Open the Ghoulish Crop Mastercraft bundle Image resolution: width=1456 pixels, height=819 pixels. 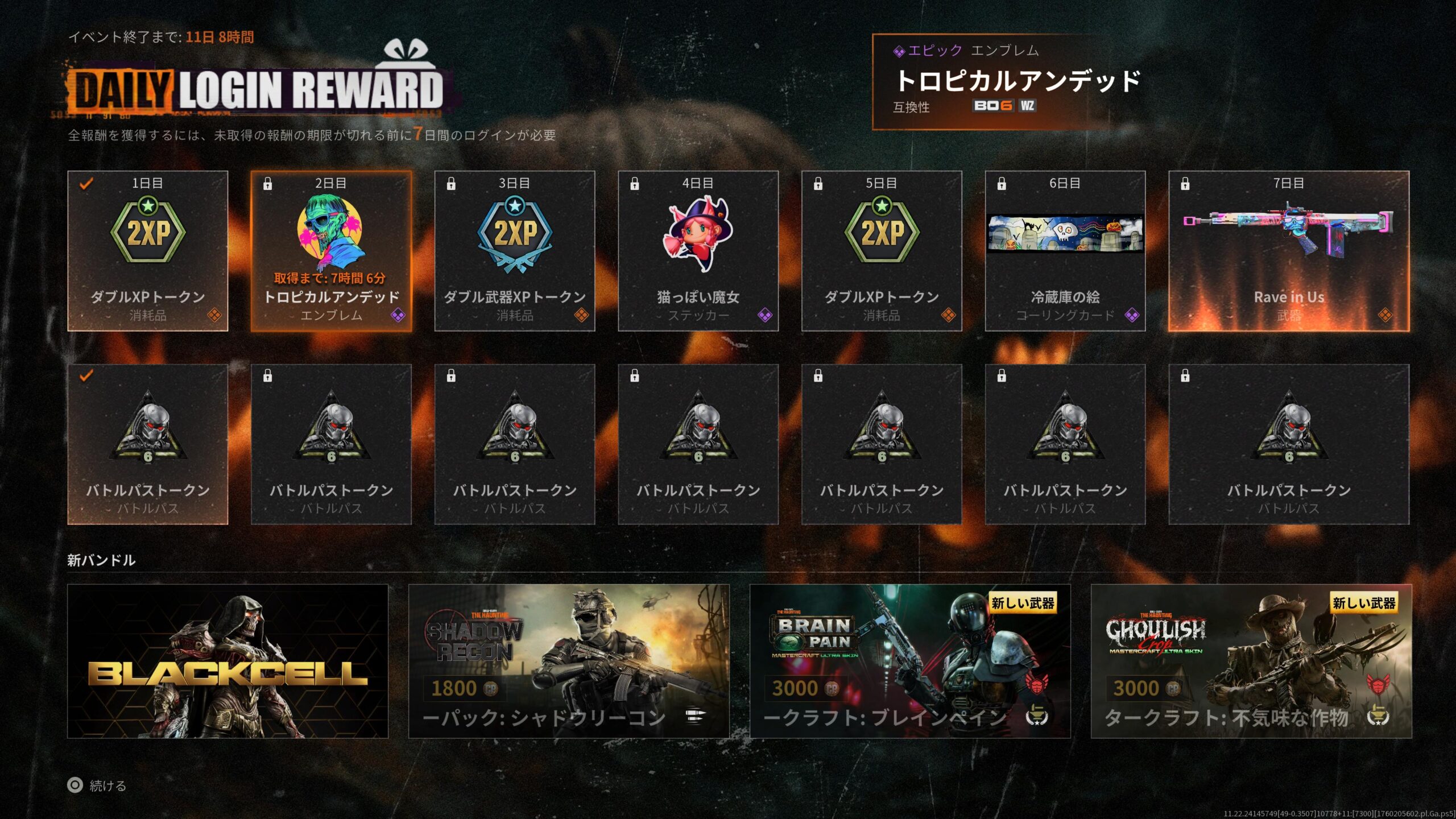click(1251, 661)
